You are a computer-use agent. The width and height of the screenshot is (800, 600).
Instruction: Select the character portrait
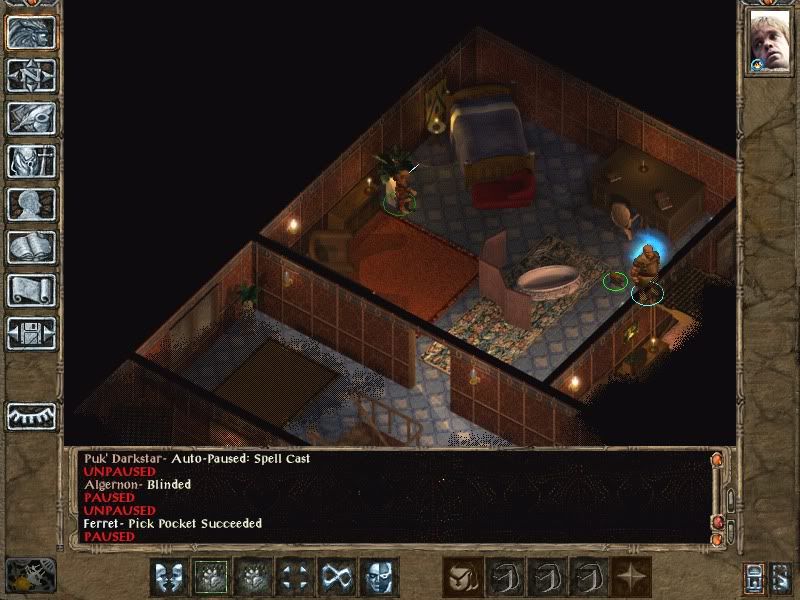pos(770,44)
